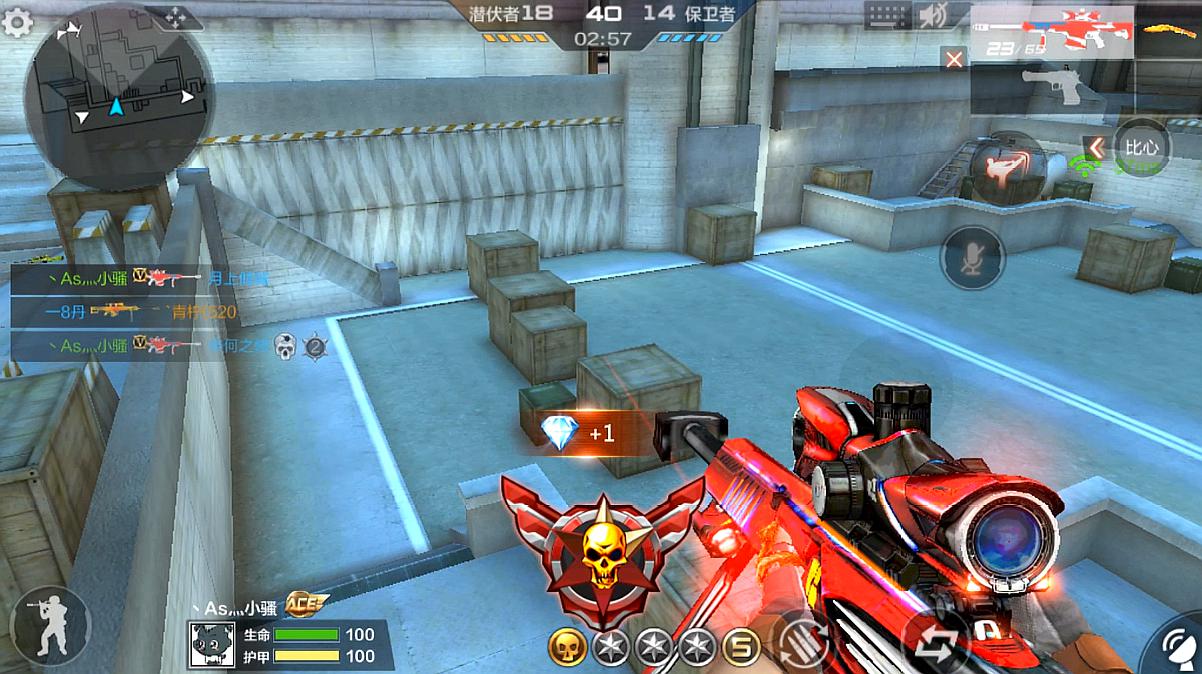Tap the circular minimap
Viewport: 1202px width, 674px height.
pos(118,97)
